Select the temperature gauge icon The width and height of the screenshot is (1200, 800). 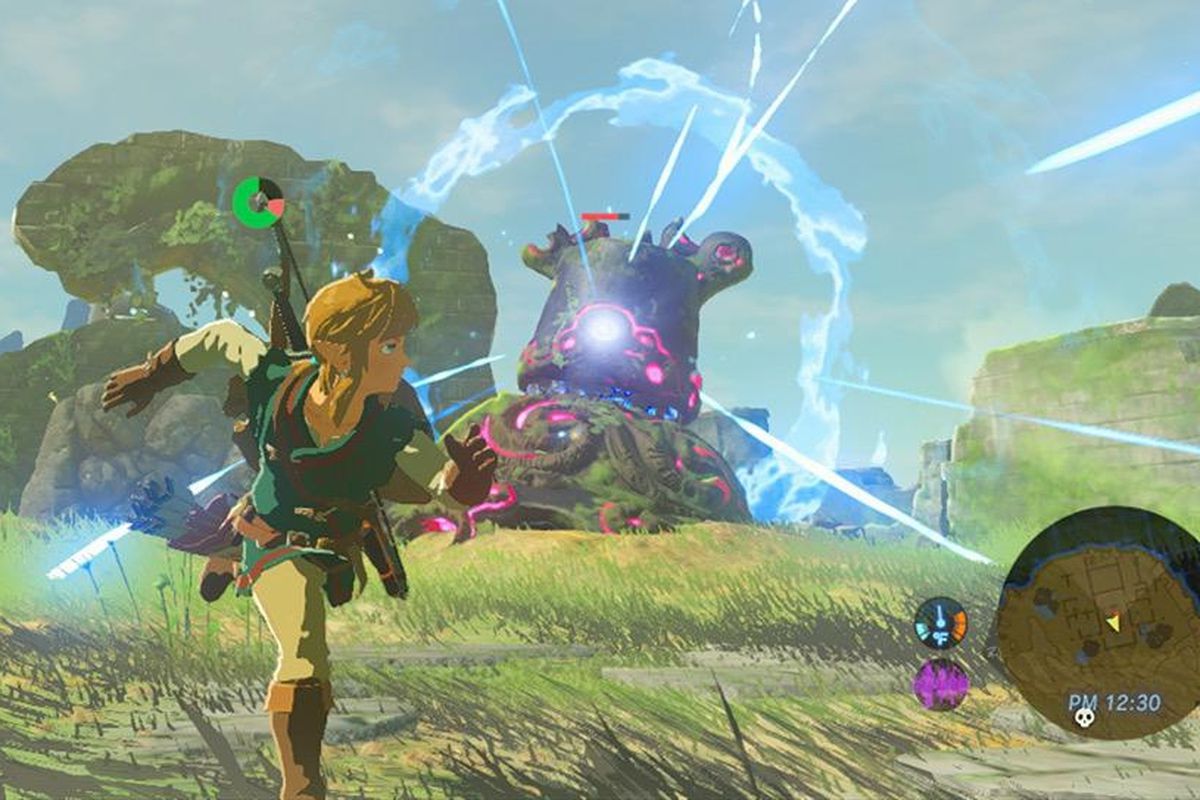tap(941, 623)
